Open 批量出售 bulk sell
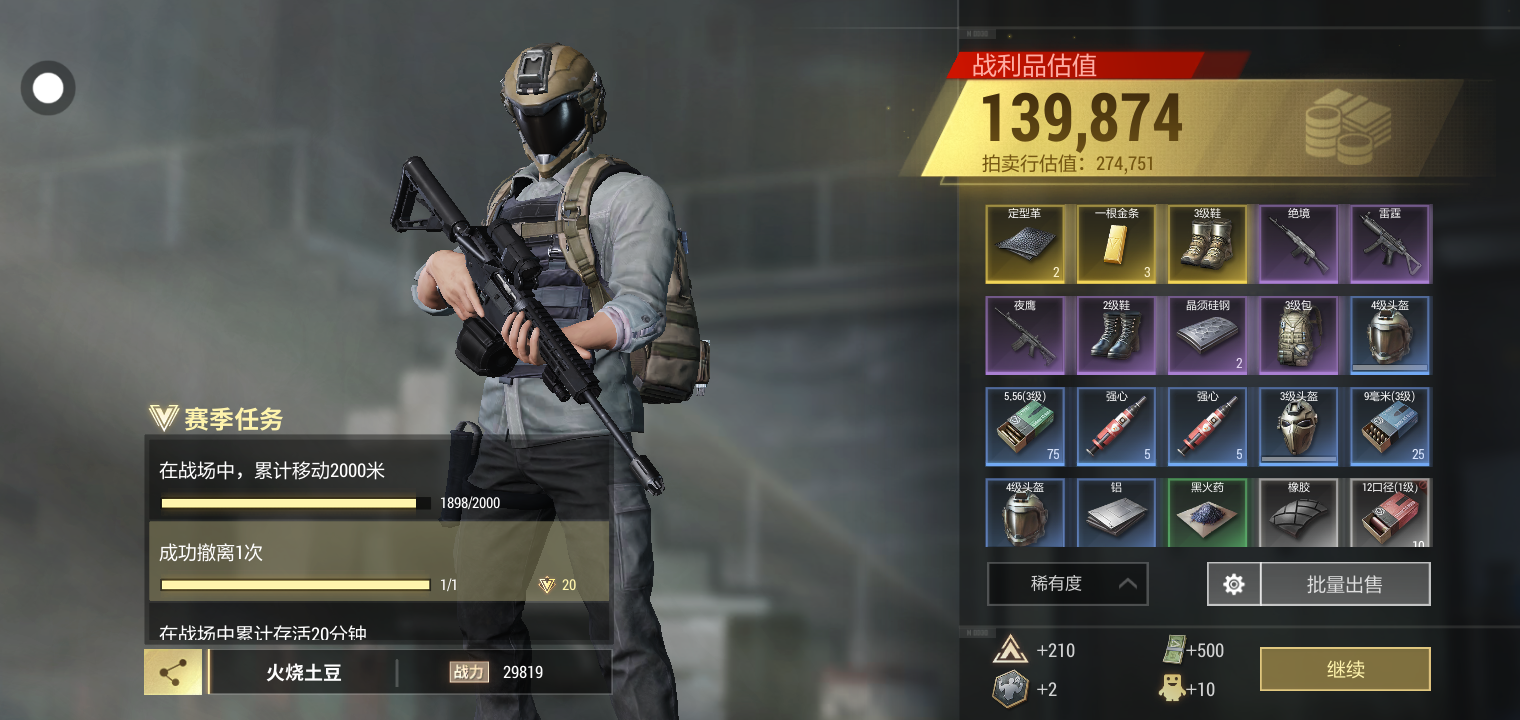The image size is (1520, 720). (x=1344, y=584)
